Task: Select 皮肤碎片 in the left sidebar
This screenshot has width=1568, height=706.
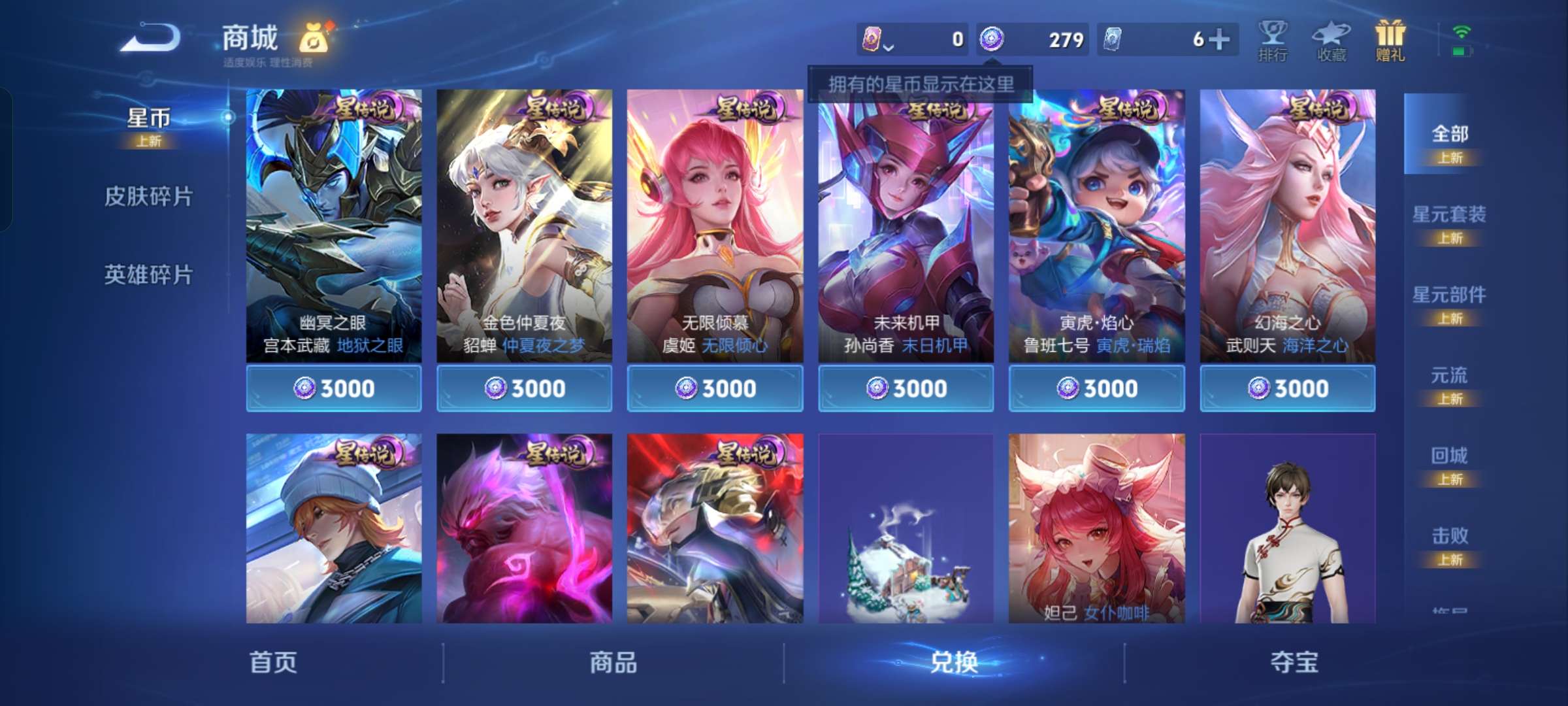Action: [x=149, y=196]
